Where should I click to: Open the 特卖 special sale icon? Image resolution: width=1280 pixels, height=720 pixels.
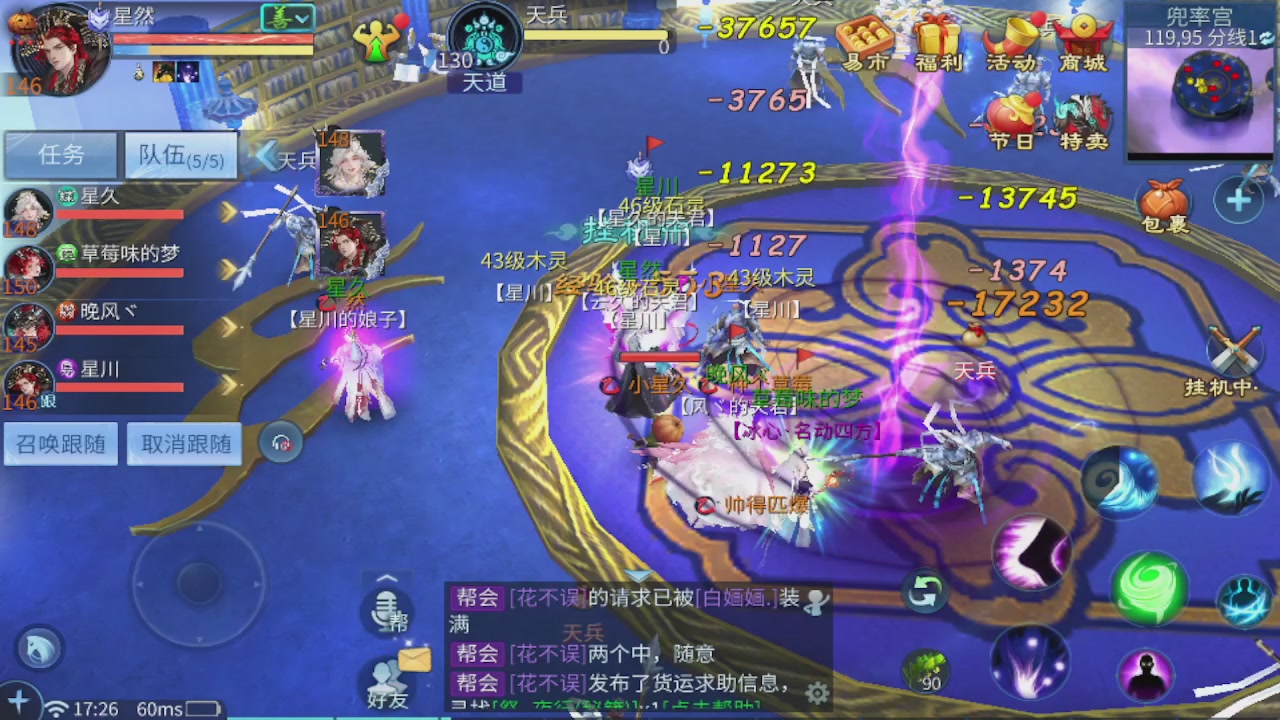pos(1085,115)
